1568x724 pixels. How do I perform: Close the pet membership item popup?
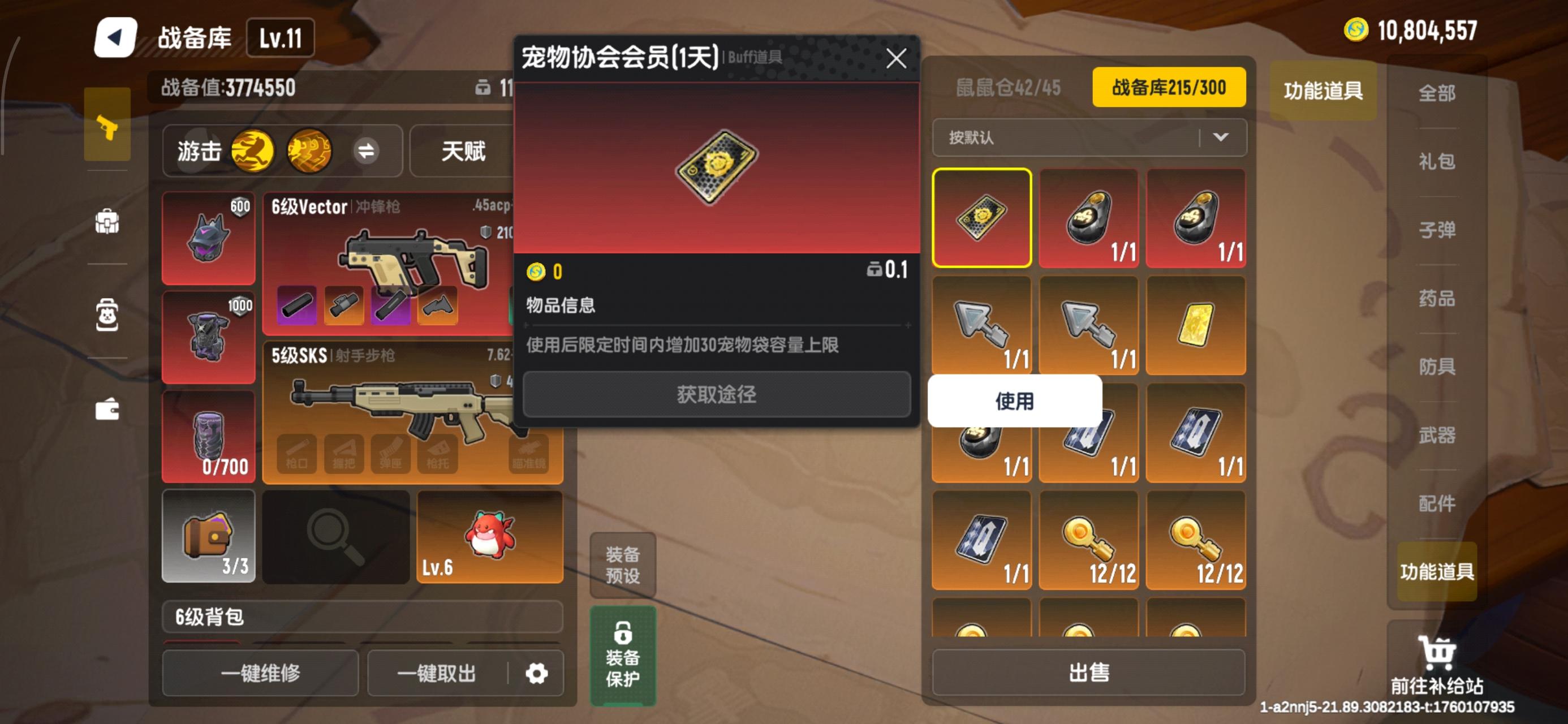[x=896, y=59]
